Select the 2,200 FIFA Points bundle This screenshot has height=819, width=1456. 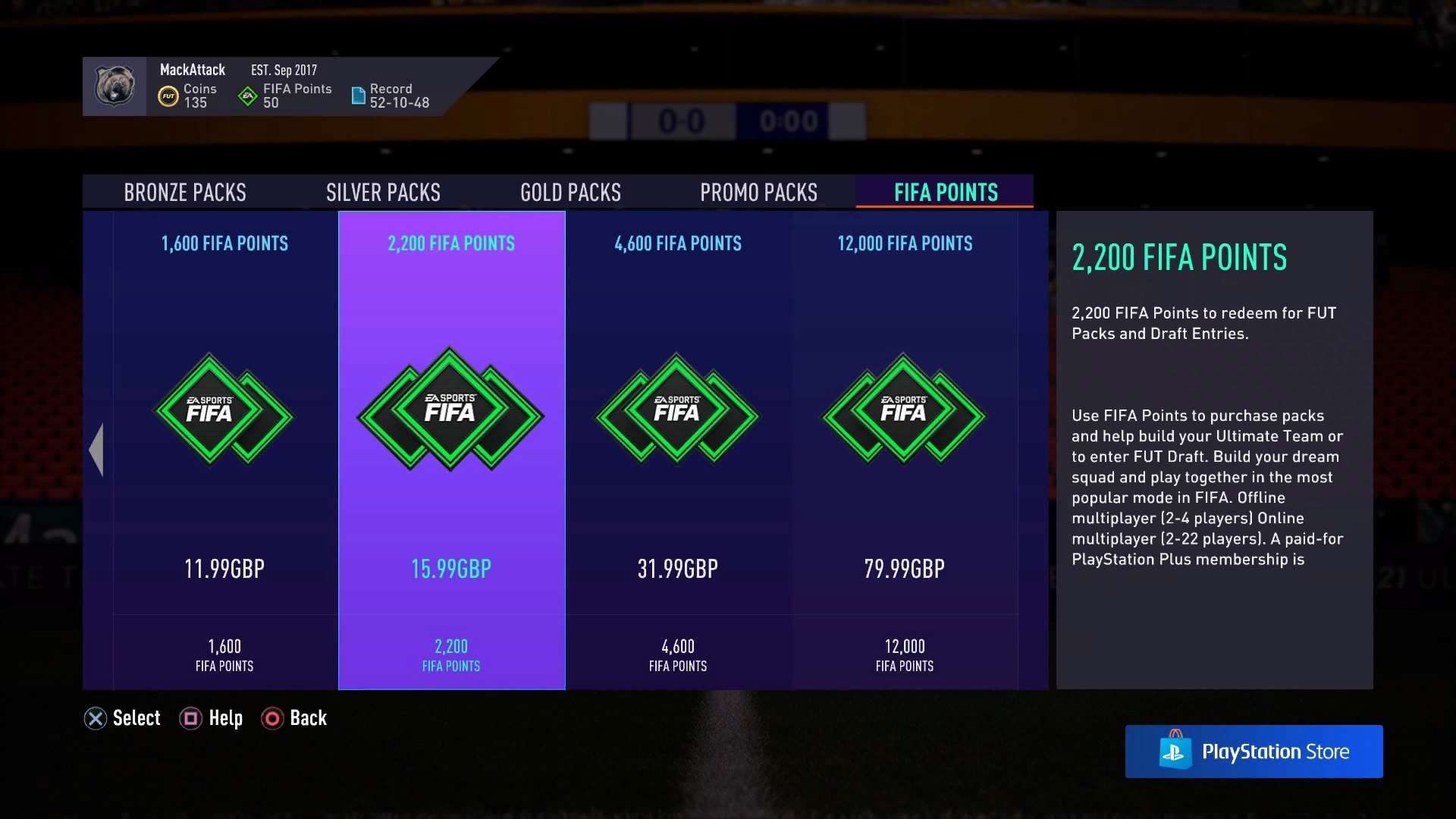coord(451,450)
